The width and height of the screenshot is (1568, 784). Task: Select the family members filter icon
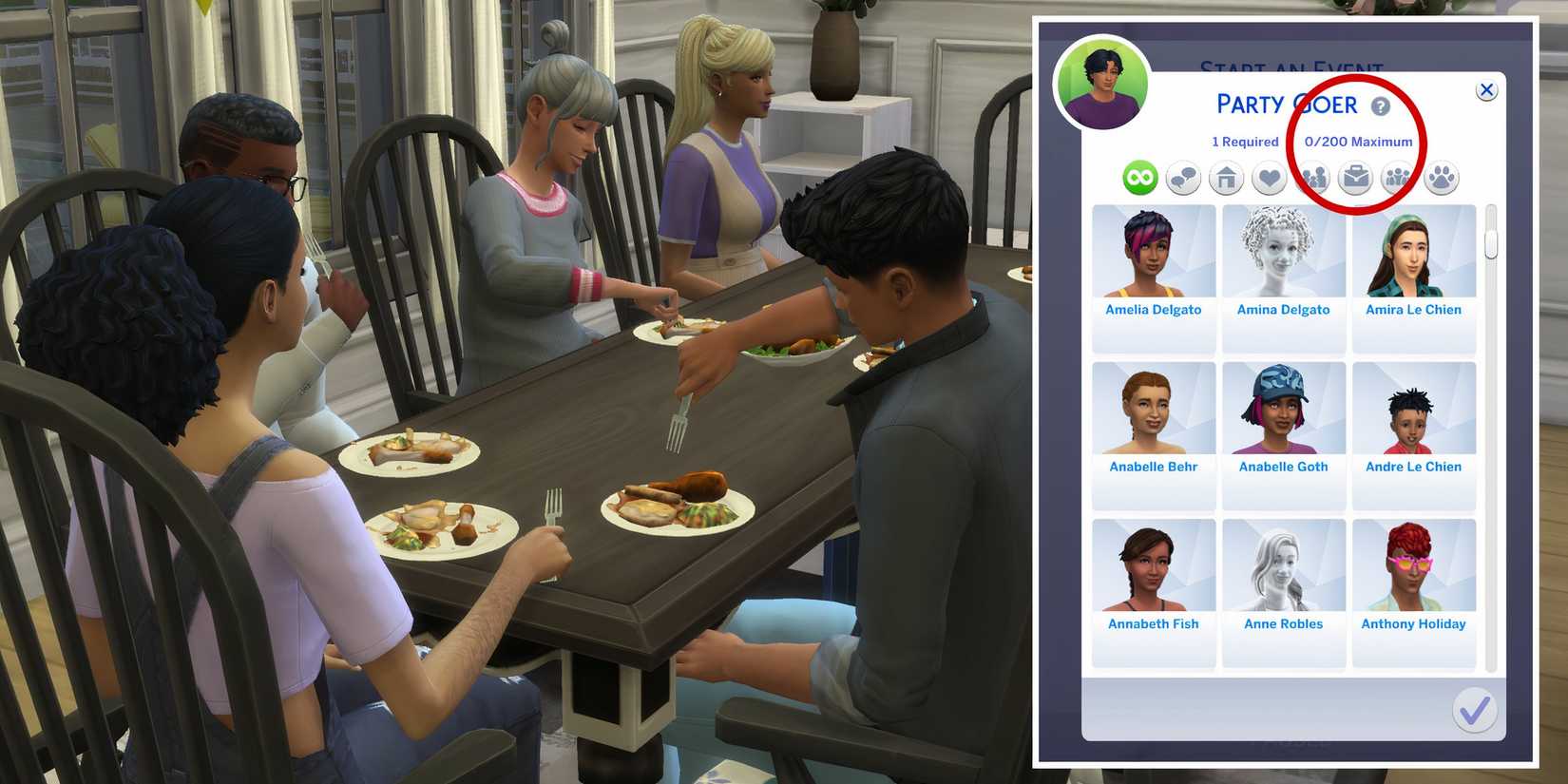click(1312, 176)
